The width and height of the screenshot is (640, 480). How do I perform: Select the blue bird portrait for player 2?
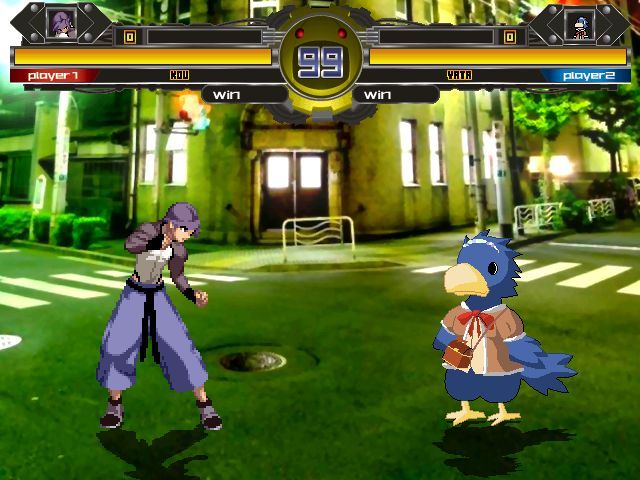pos(579,24)
